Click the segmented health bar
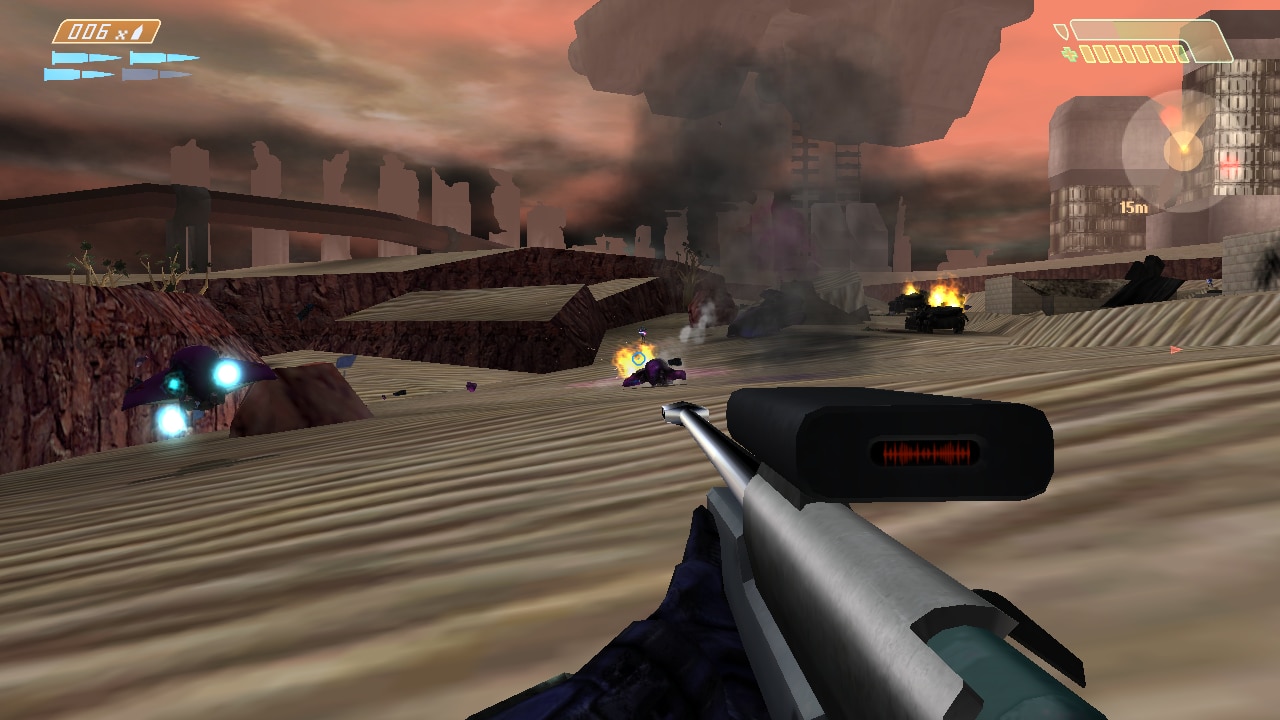Viewport: 1280px width, 720px height. 1132,52
